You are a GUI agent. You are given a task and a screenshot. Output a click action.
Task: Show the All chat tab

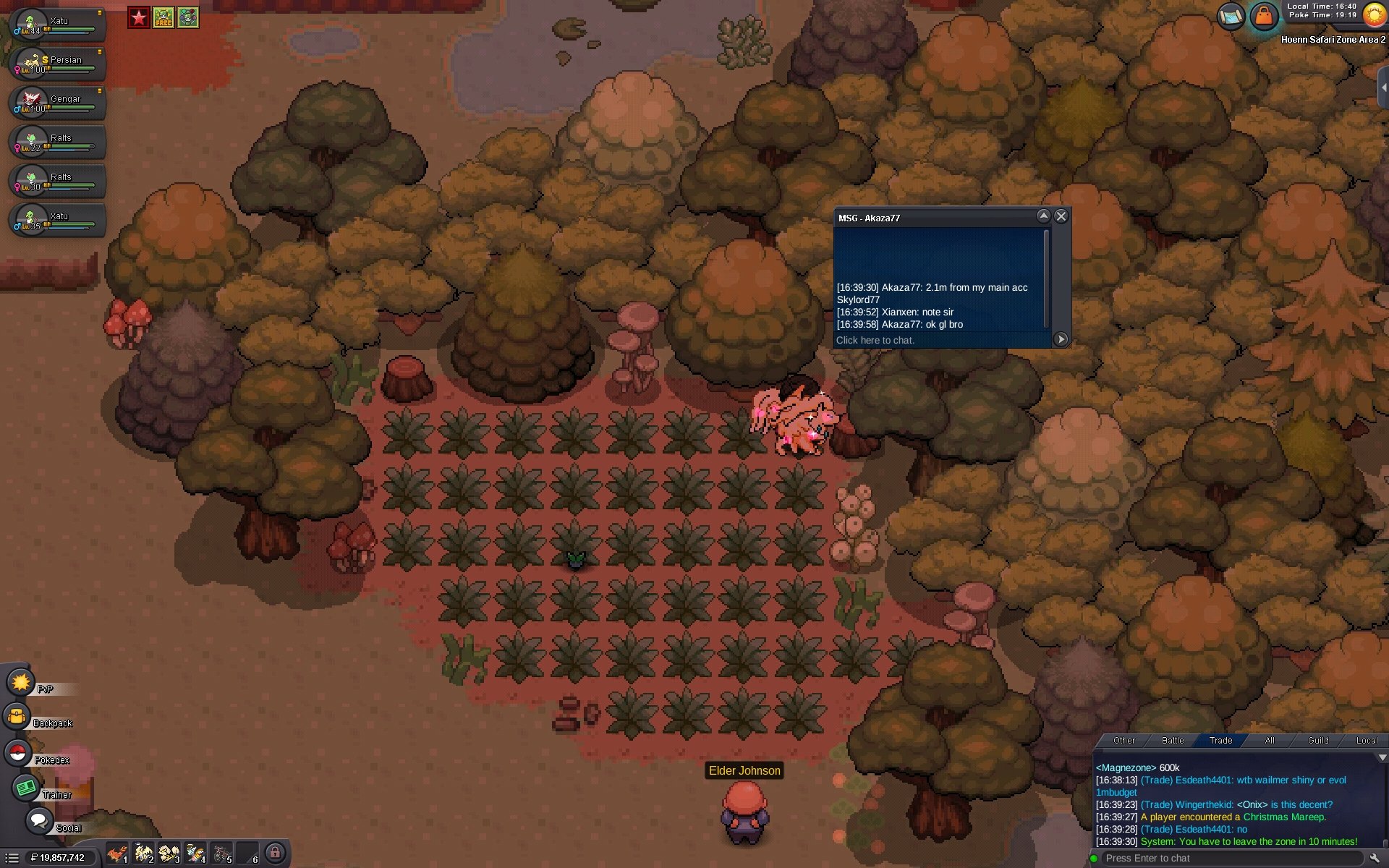[1270, 741]
